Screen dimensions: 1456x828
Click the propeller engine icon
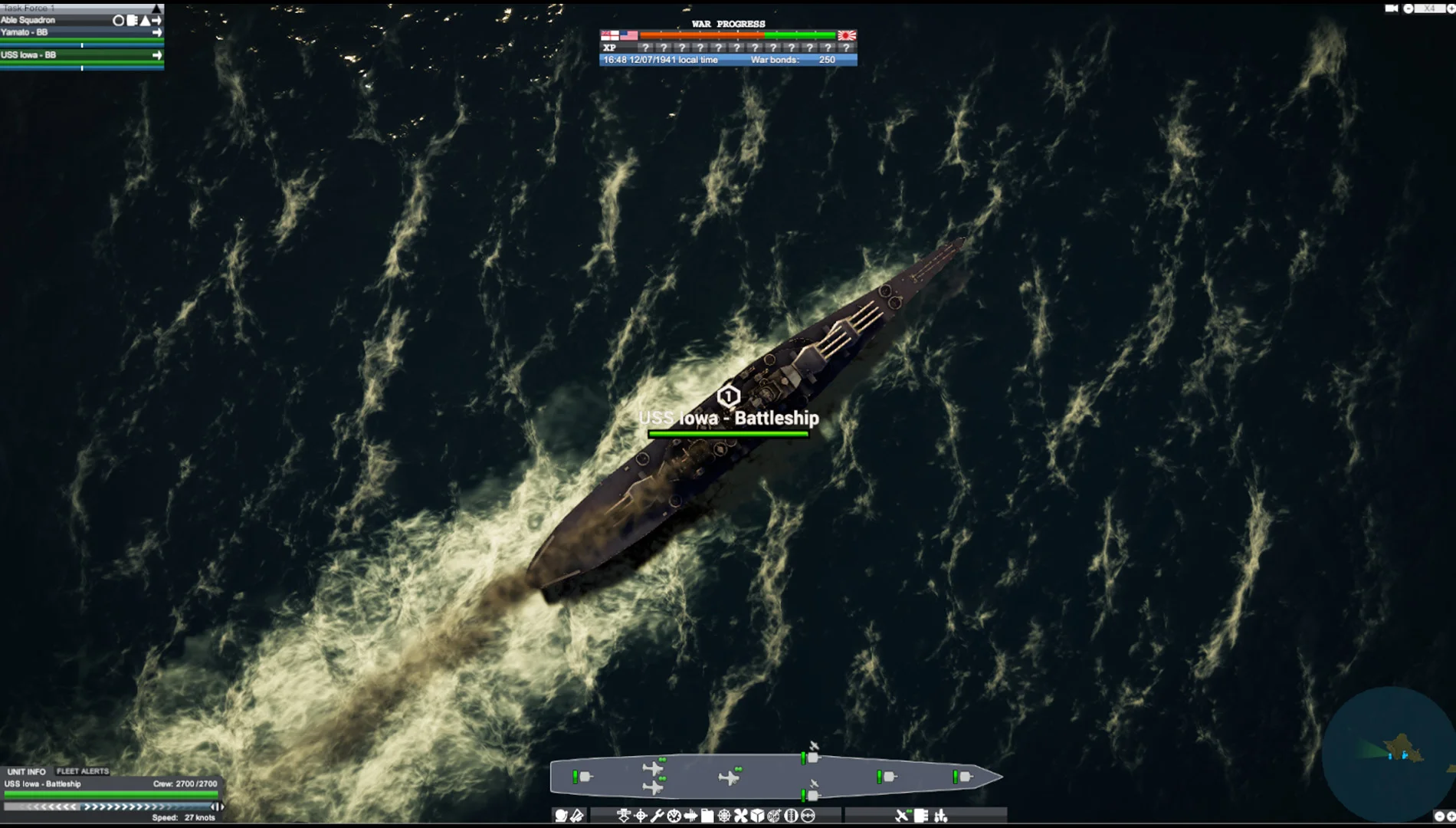[741, 816]
